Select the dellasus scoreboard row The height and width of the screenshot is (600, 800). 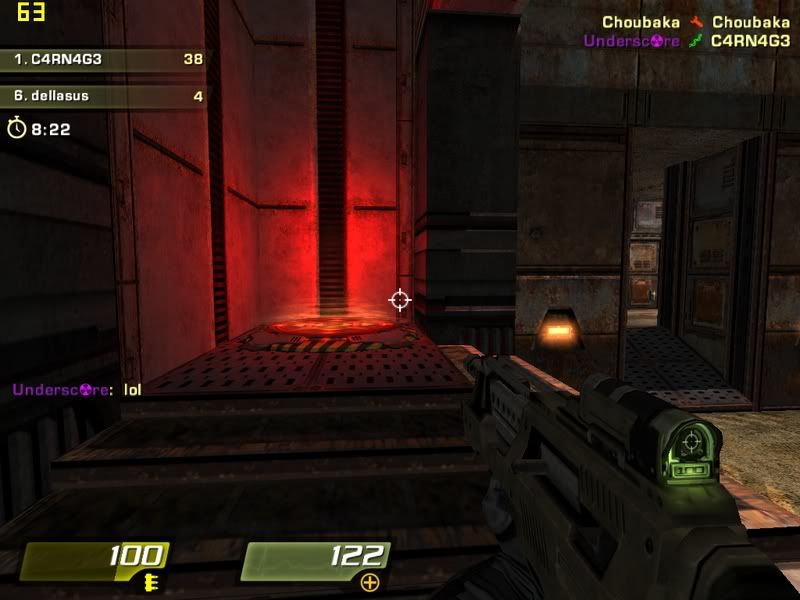pos(105,97)
